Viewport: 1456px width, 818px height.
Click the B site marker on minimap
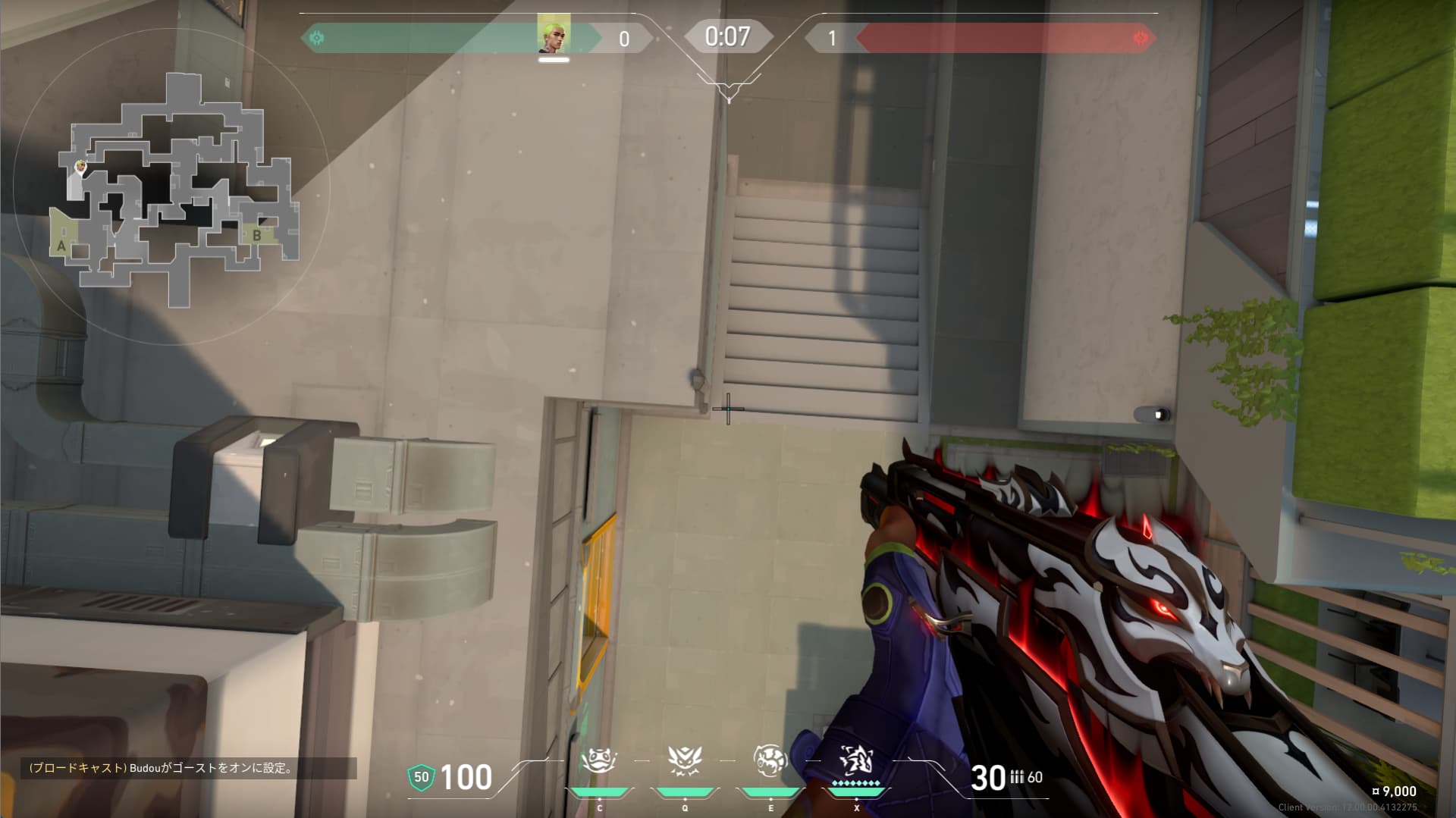(x=257, y=236)
